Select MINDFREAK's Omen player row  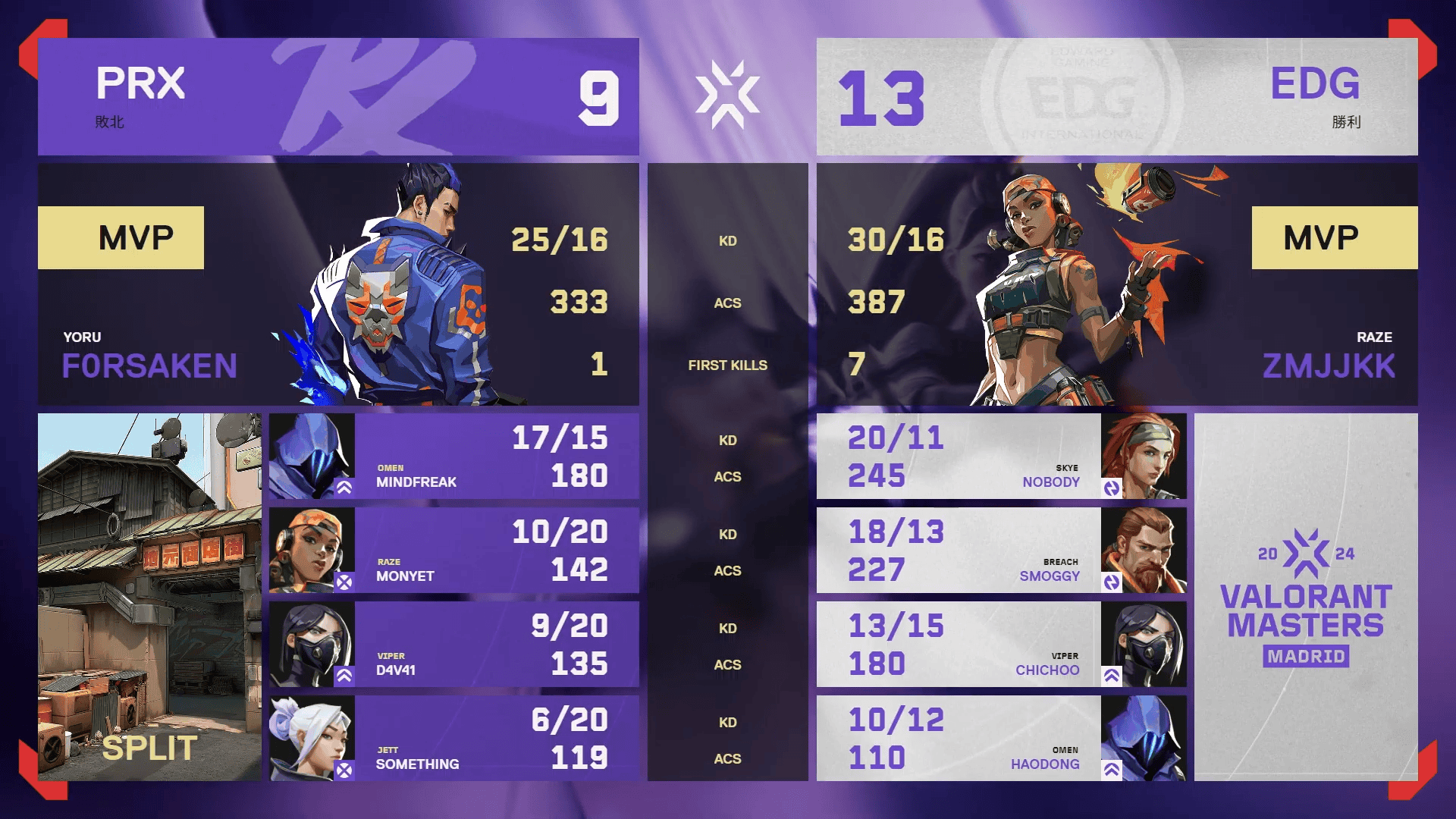(453, 457)
